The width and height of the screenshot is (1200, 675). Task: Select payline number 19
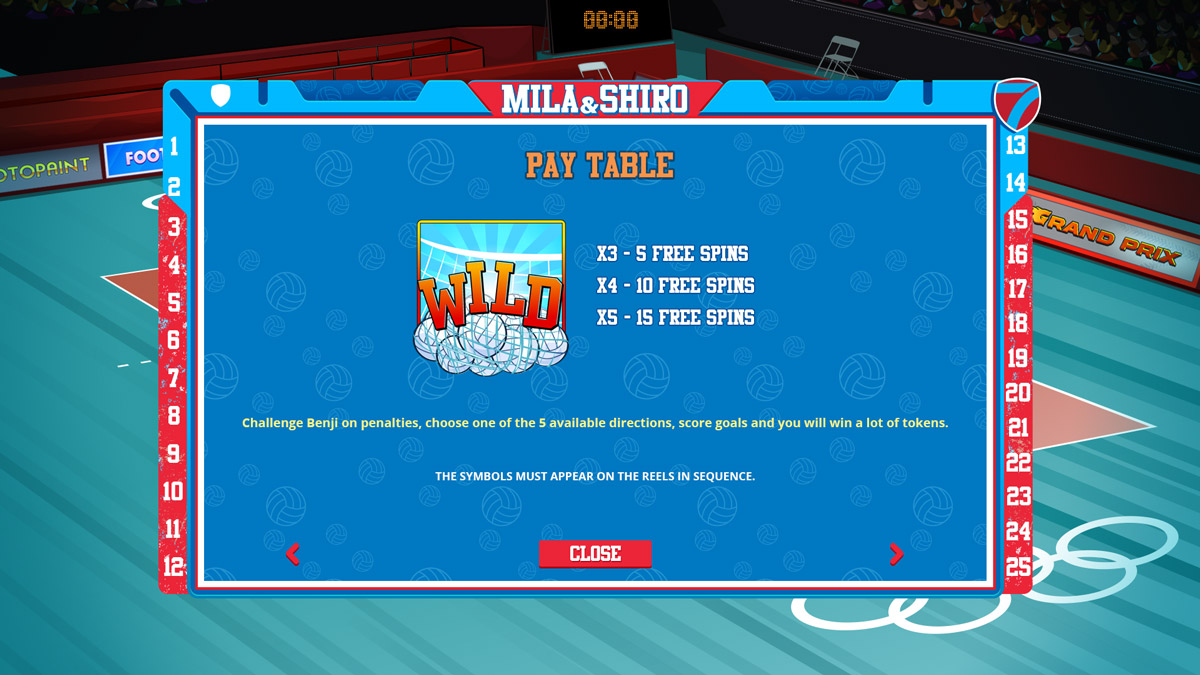click(x=1018, y=358)
